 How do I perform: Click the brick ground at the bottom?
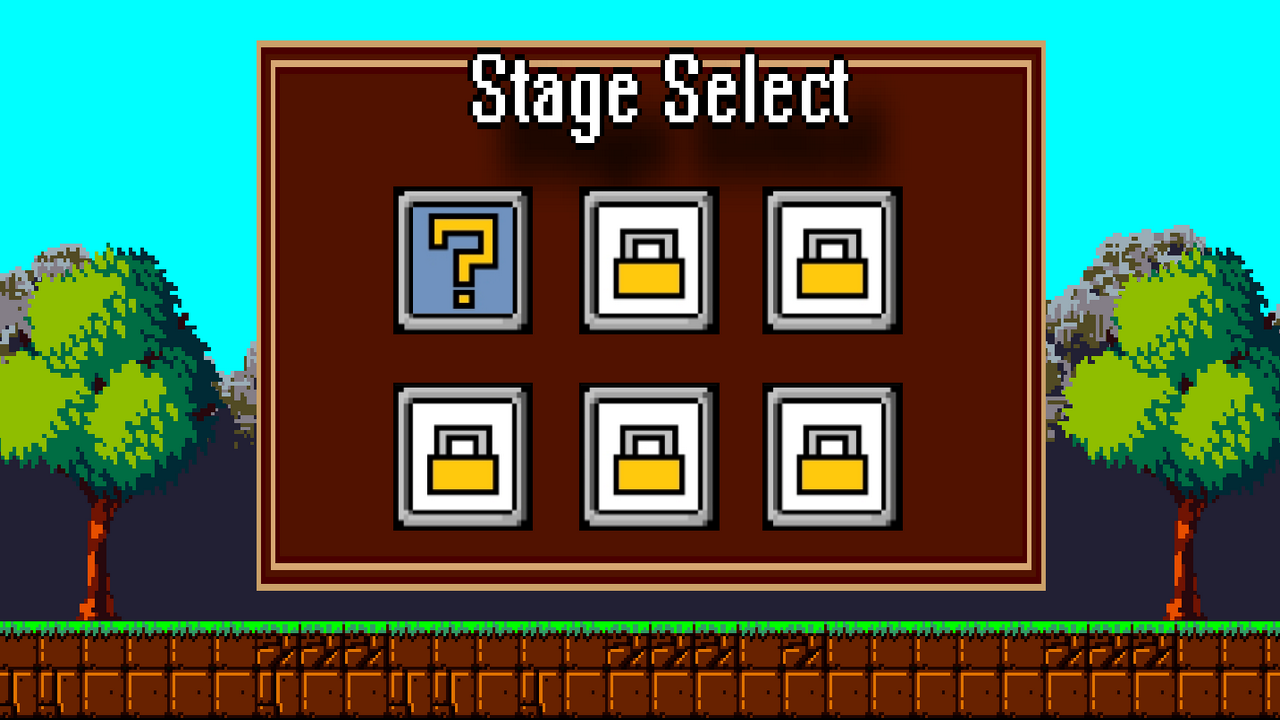pyautogui.click(x=640, y=680)
